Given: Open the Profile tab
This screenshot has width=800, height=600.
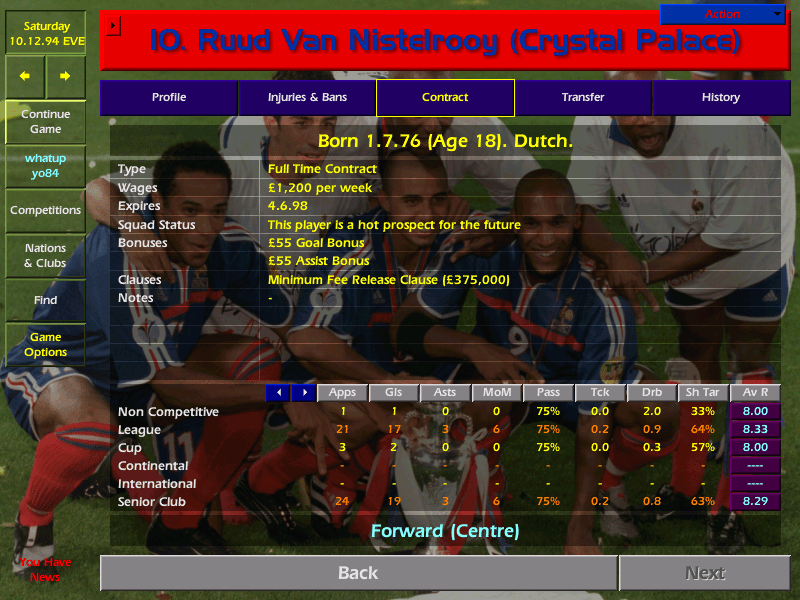Looking at the screenshot, I should 169,98.
